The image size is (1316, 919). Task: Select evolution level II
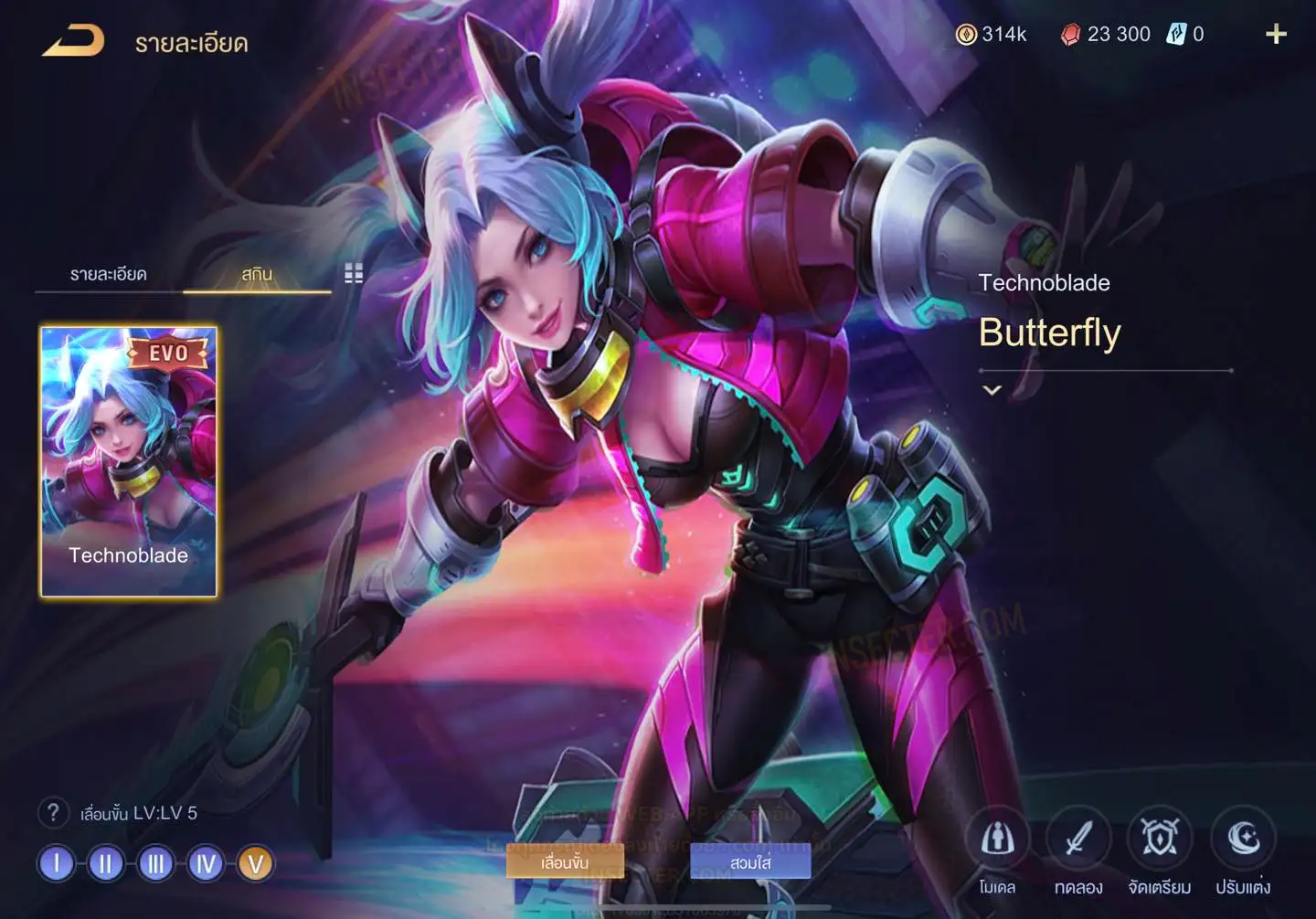click(106, 863)
